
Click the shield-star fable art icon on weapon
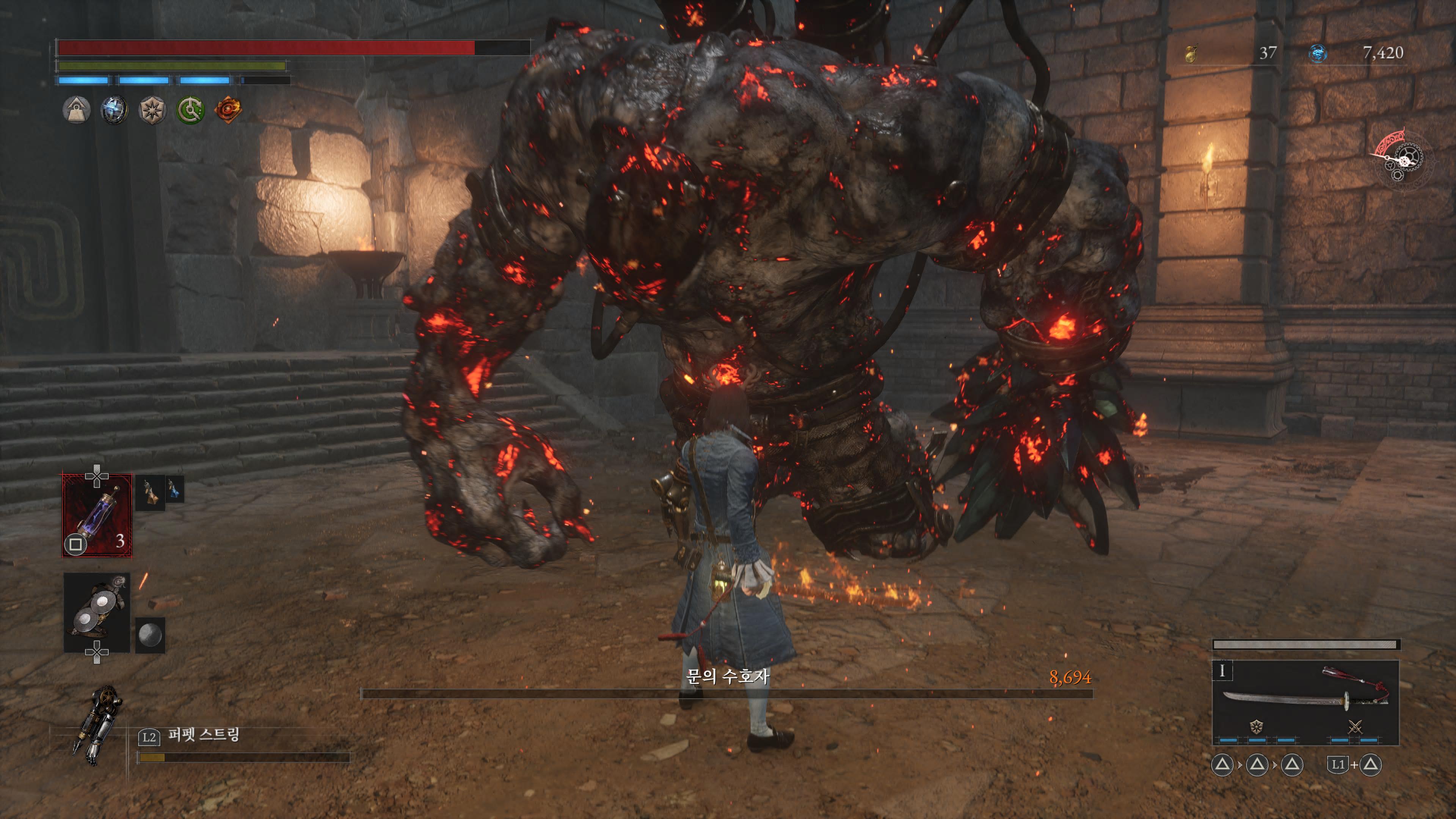point(1257,726)
